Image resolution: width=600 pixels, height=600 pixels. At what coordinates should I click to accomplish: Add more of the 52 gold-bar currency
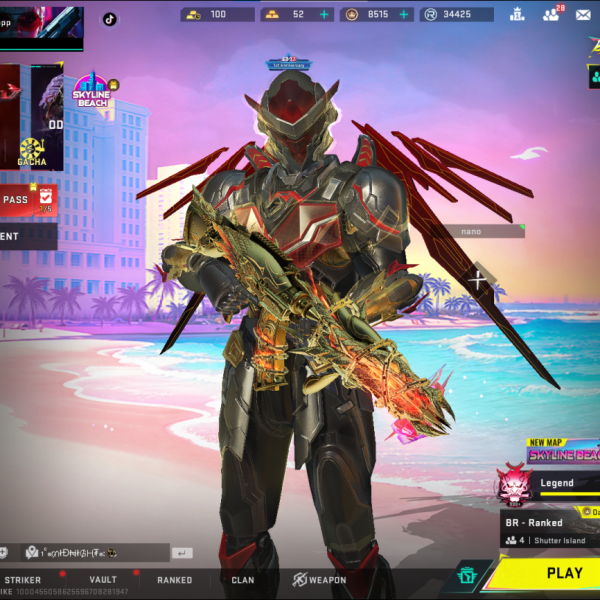click(x=324, y=15)
